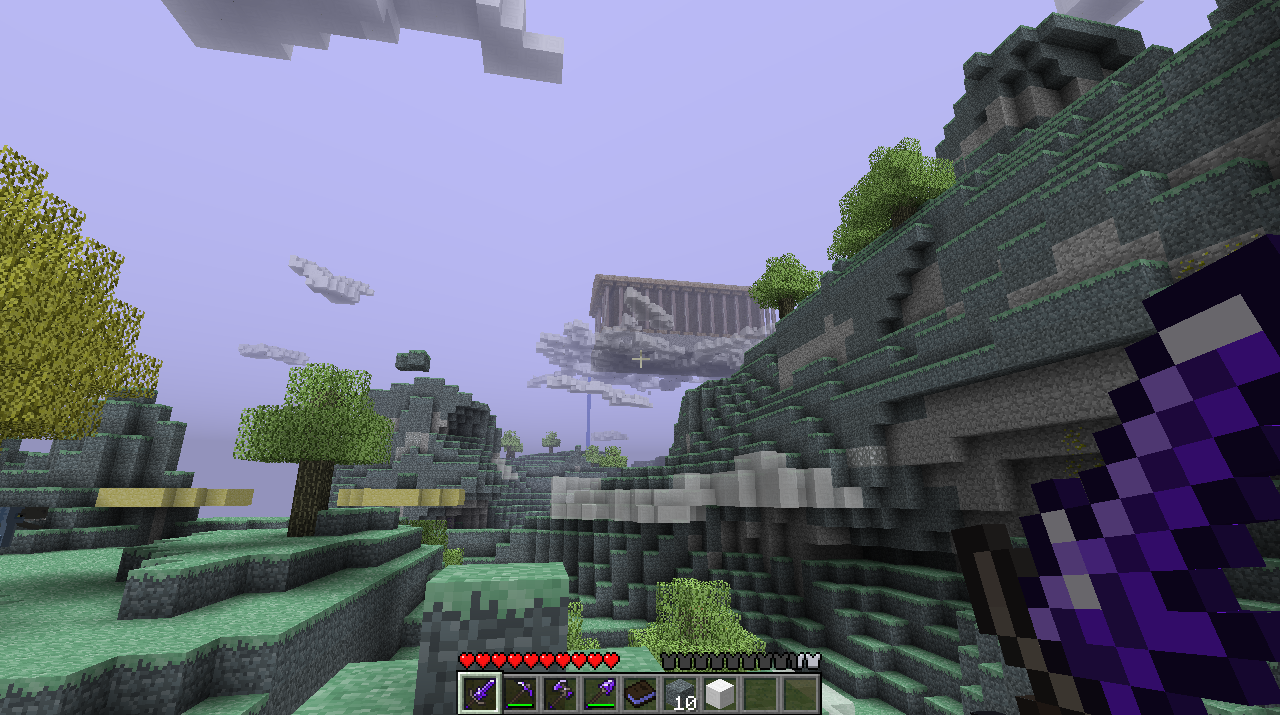Select the purple pickaxe hotbar slot
The width and height of the screenshot is (1280, 715).
click(x=519, y=693)
